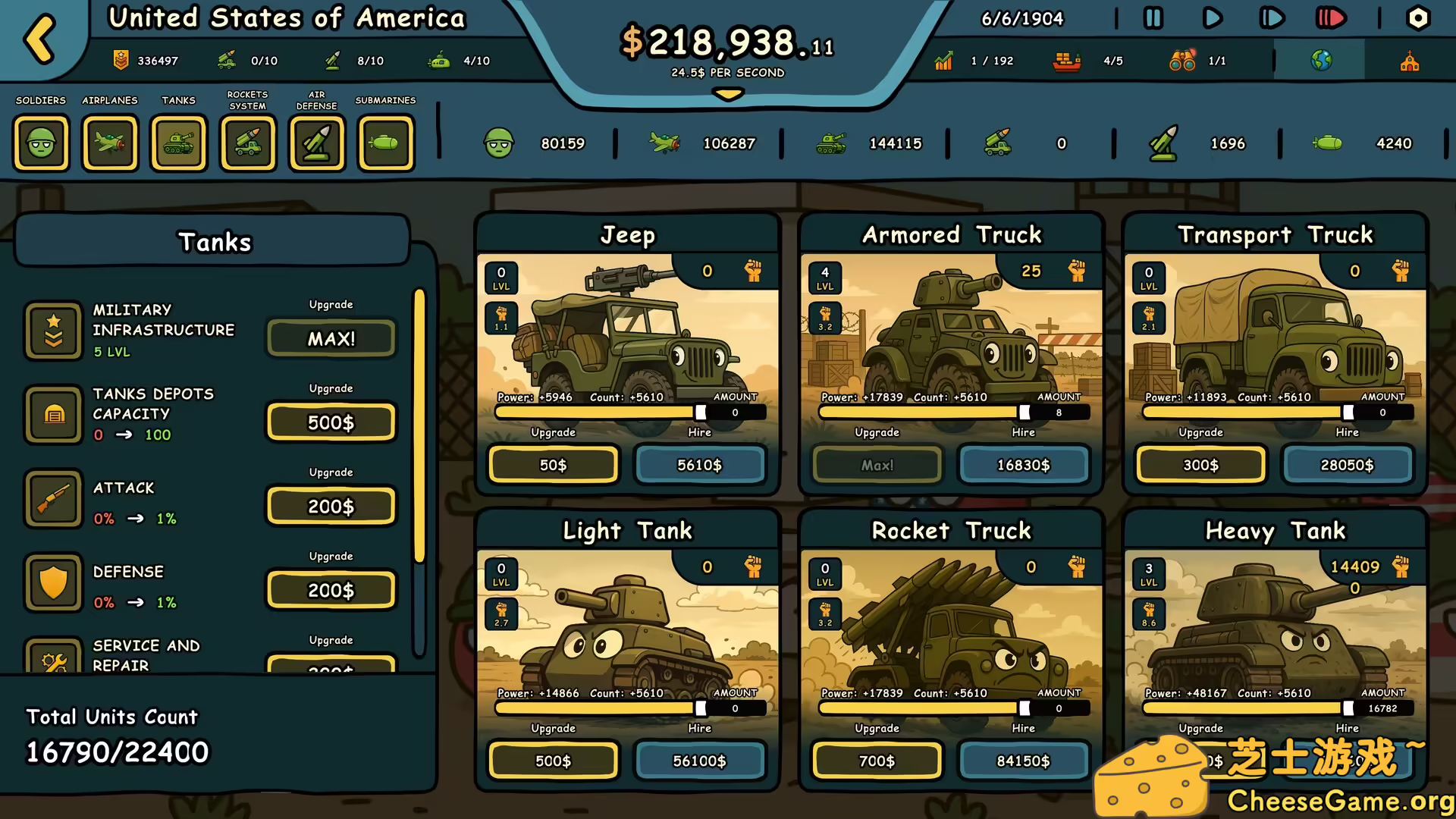This screenshot has height=819, width=1456.
Task: Choose the Submarines category
Action: 386,143
